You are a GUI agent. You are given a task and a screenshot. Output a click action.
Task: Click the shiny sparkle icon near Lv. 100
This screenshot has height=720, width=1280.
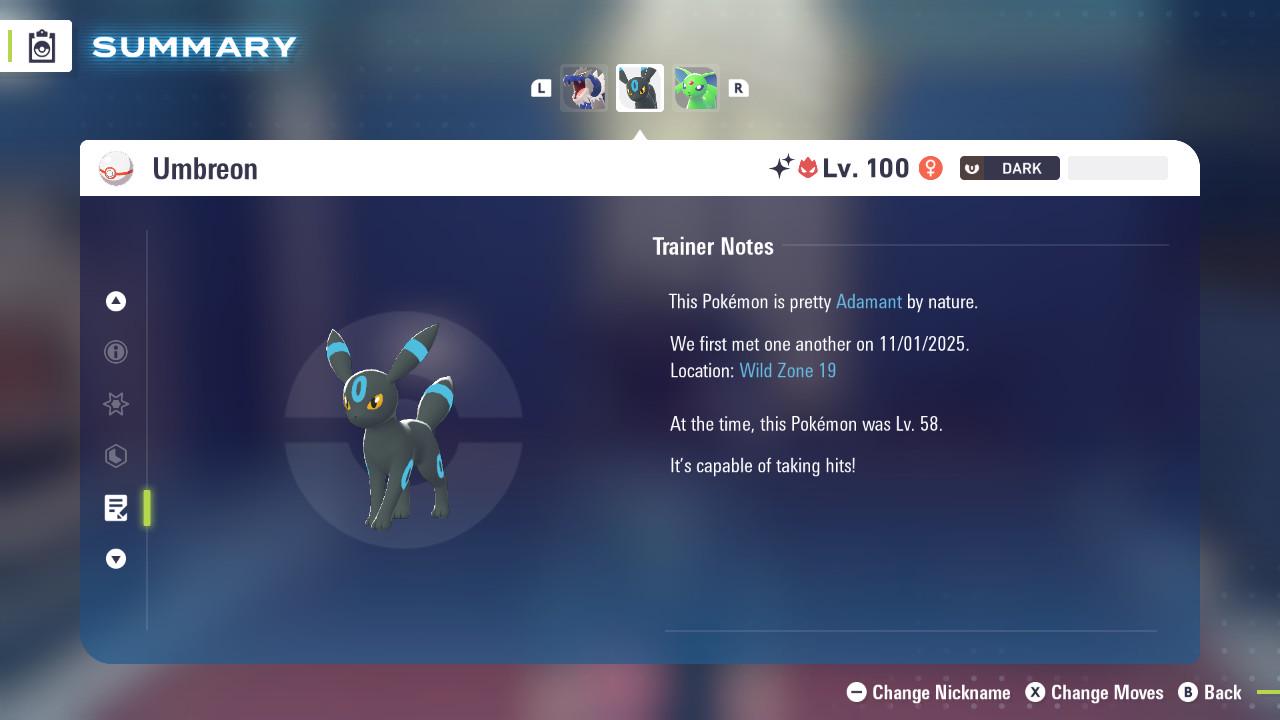pos(784,168)
